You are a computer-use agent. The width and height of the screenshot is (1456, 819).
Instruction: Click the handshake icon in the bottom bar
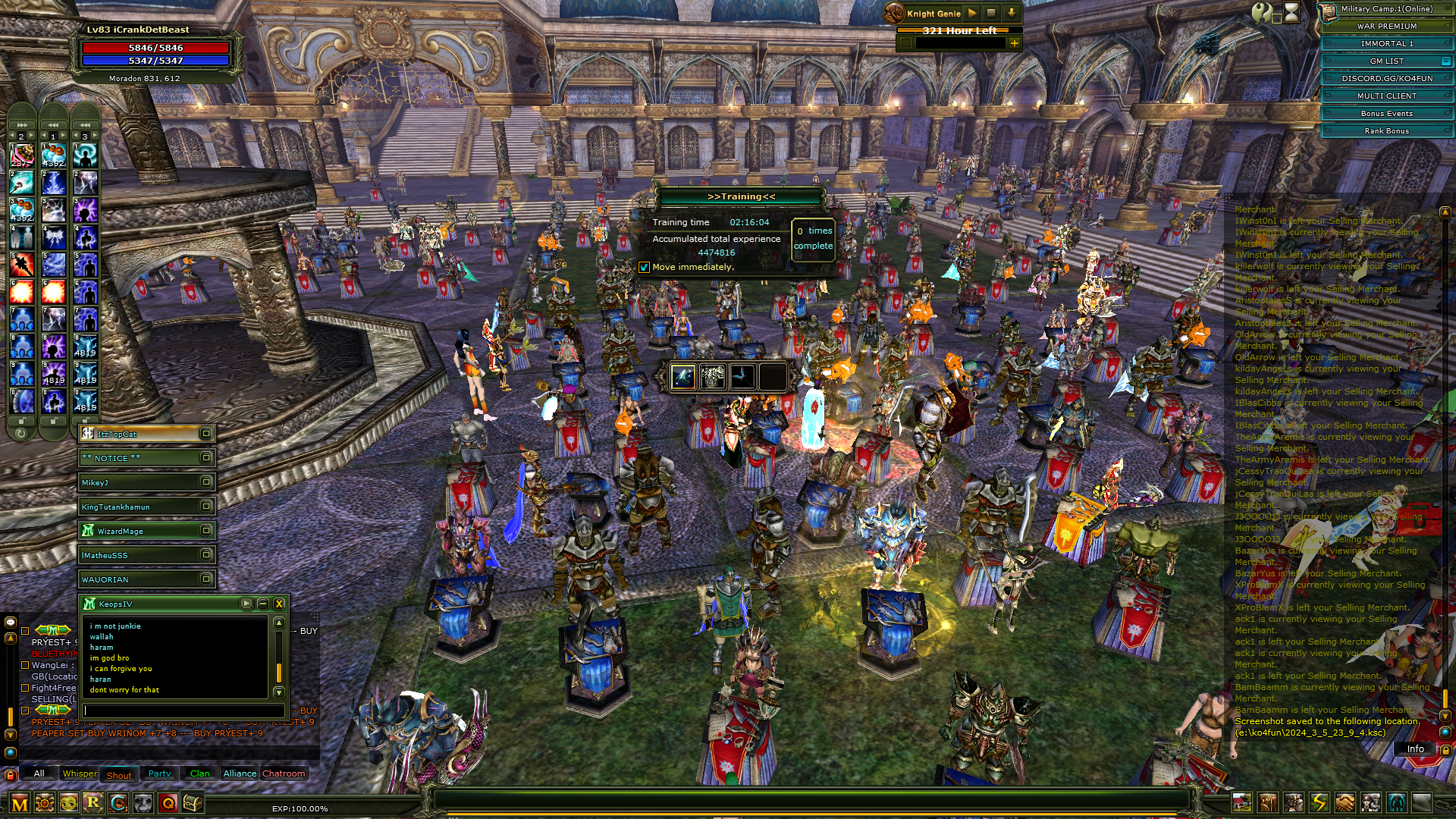(x=1345, y=802)
